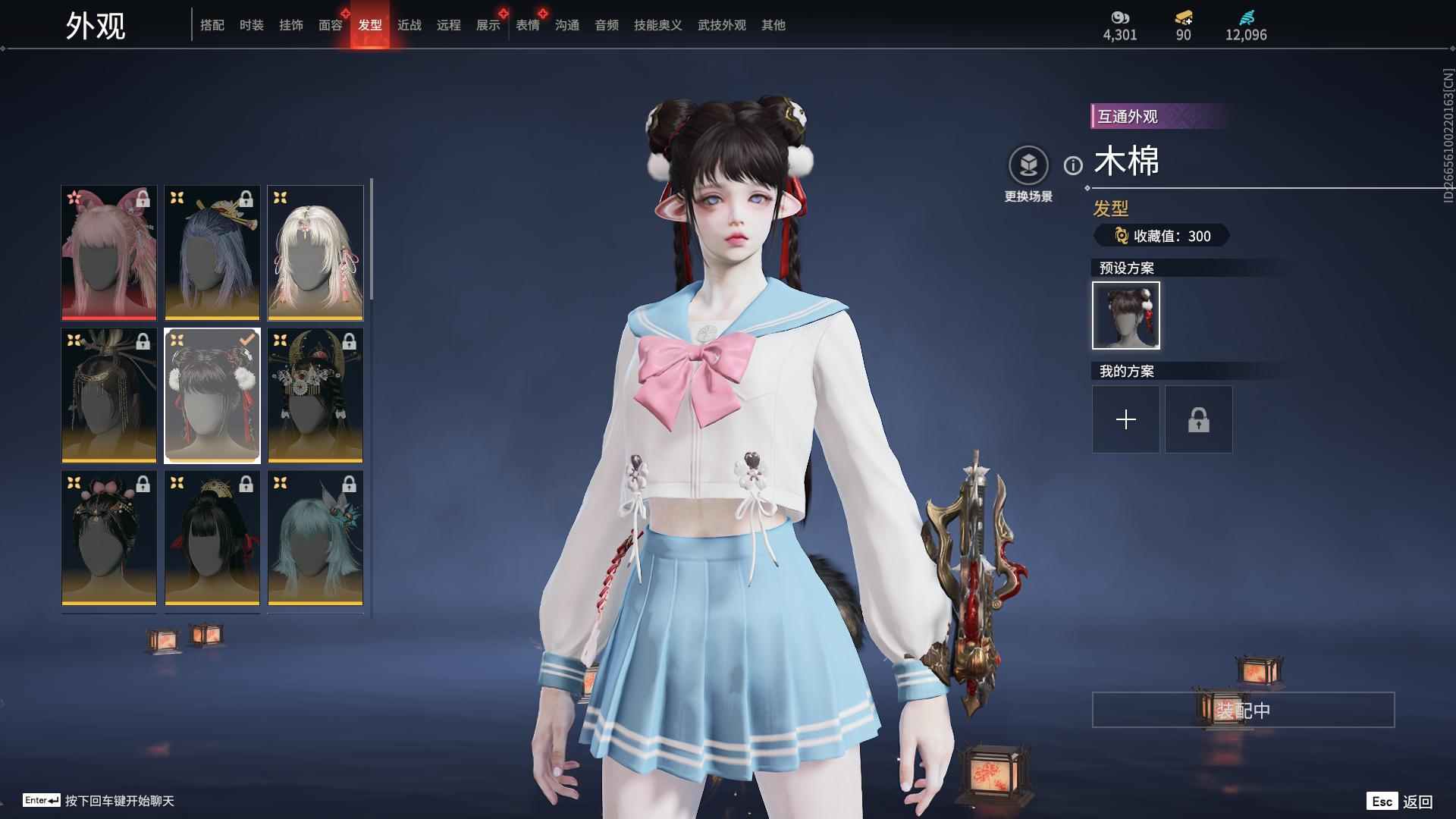Click the info icon beside 木棉 name
The height and width of the screenshot is (819, 1456).
(1072, 167)
